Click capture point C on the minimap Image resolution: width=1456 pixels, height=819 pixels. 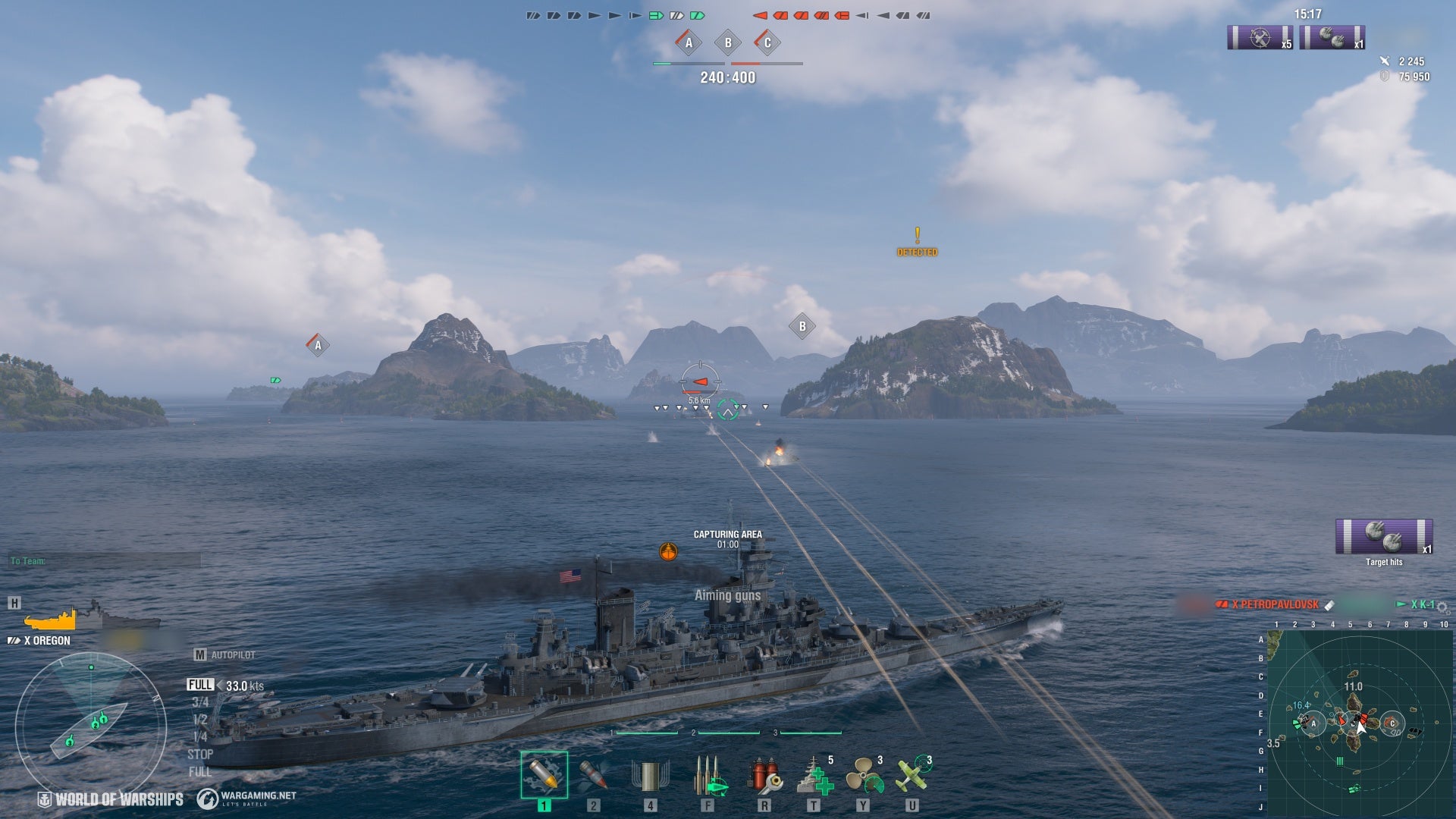[1392, 723]
